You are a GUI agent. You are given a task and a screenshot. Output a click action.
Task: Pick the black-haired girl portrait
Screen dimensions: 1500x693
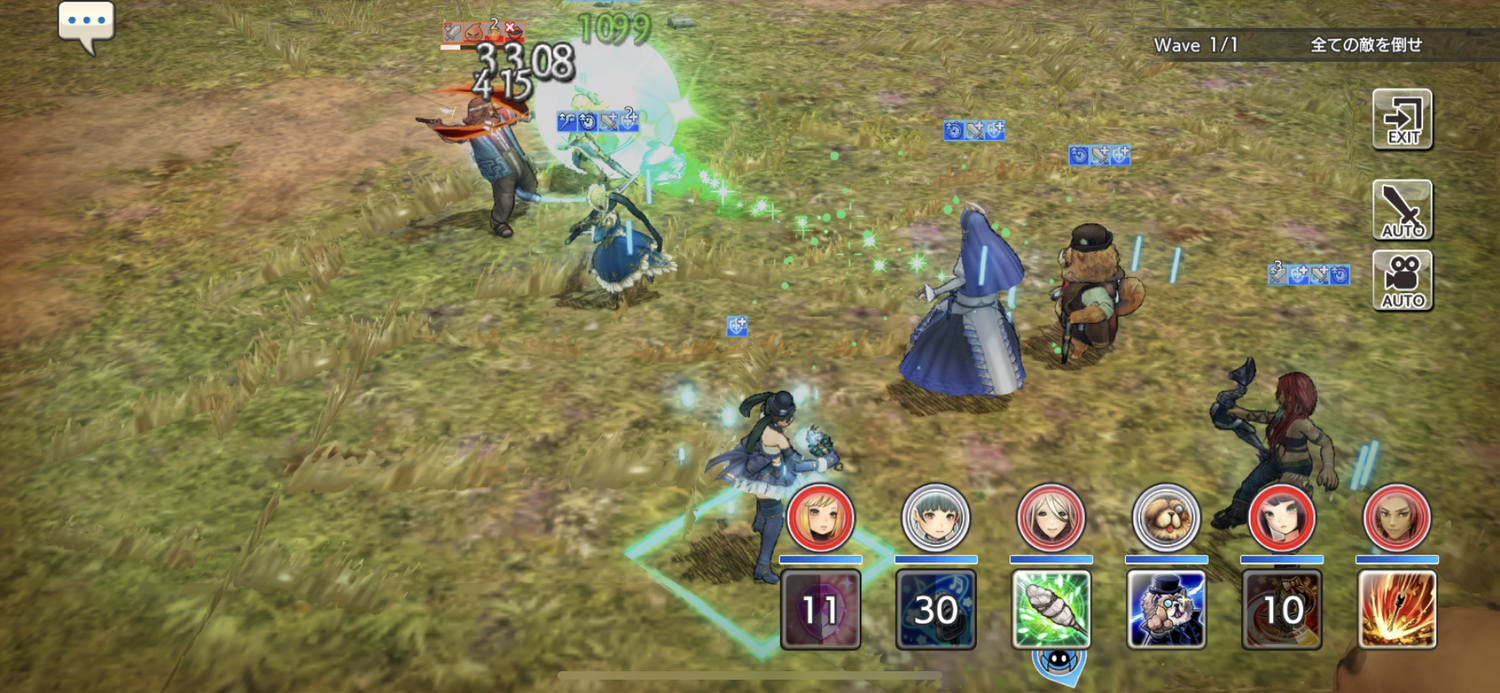coord(1282,518)
